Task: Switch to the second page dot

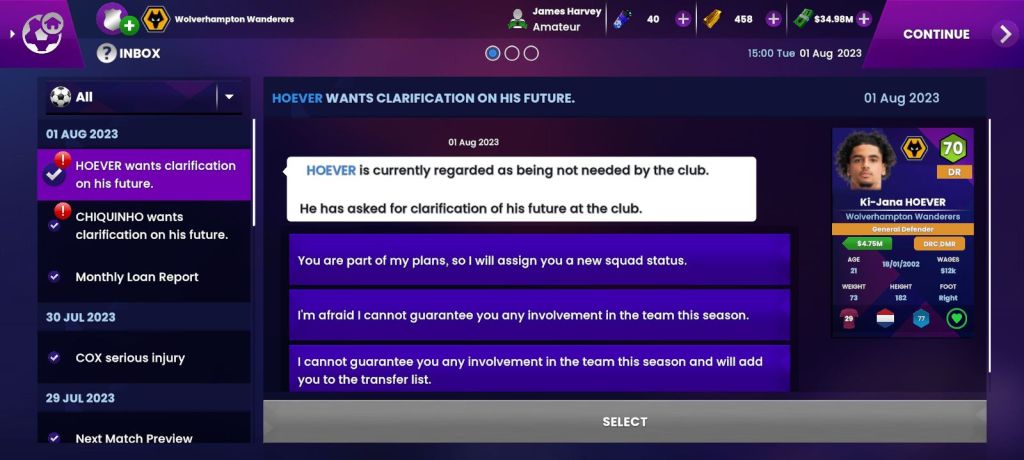Action: tap(512, 53)
